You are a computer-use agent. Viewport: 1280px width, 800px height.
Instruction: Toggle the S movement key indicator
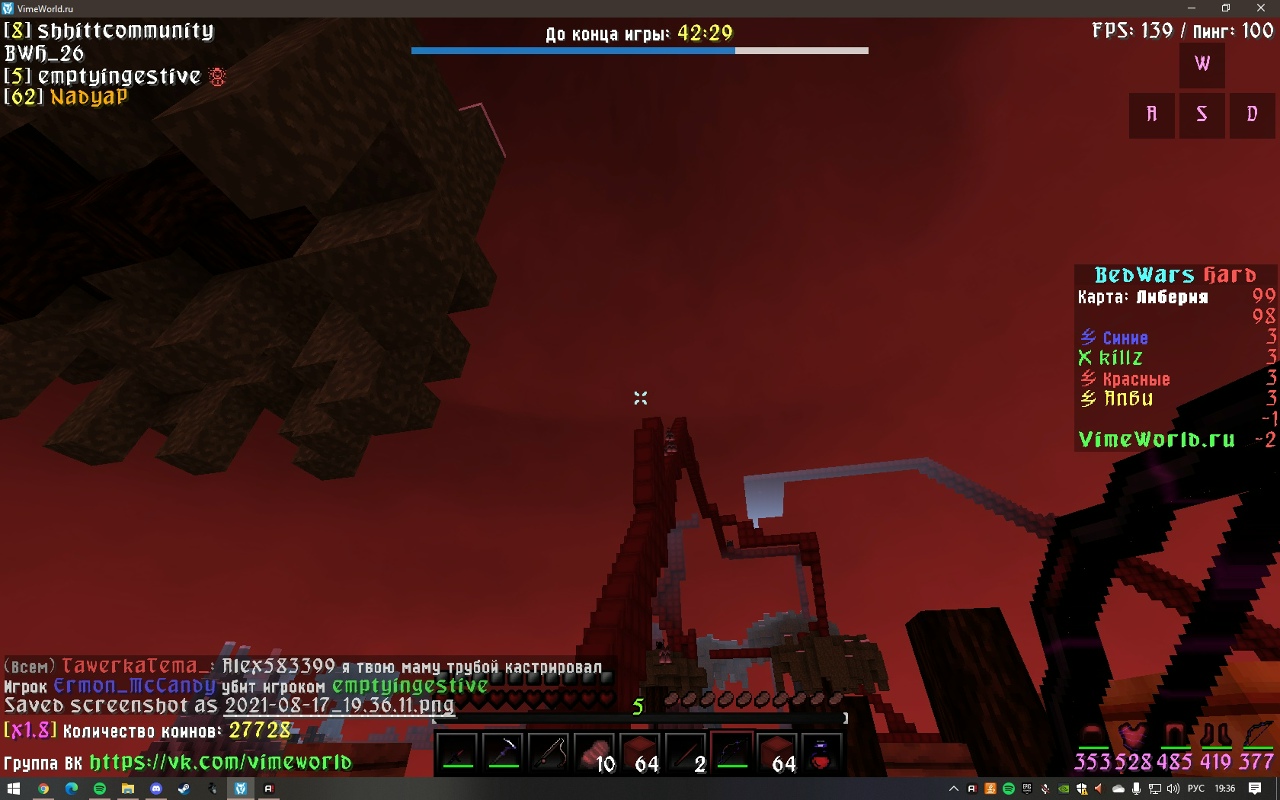(1201, 115)
